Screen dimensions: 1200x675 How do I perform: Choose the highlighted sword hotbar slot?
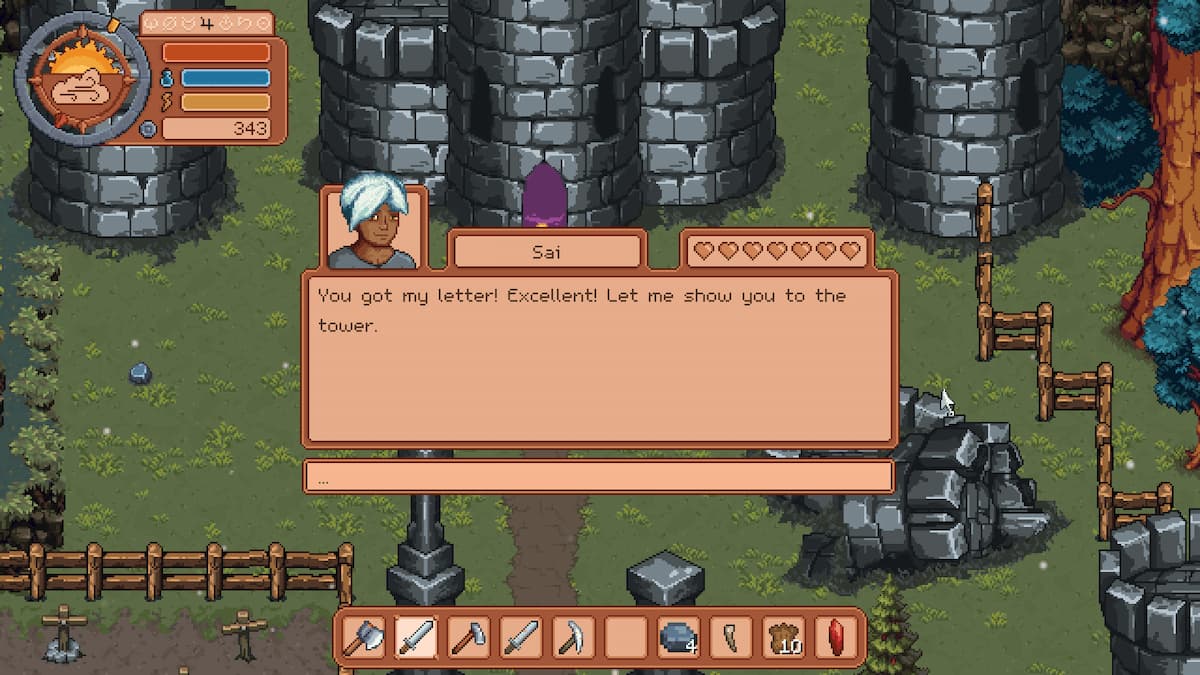(x=415, y=637)
